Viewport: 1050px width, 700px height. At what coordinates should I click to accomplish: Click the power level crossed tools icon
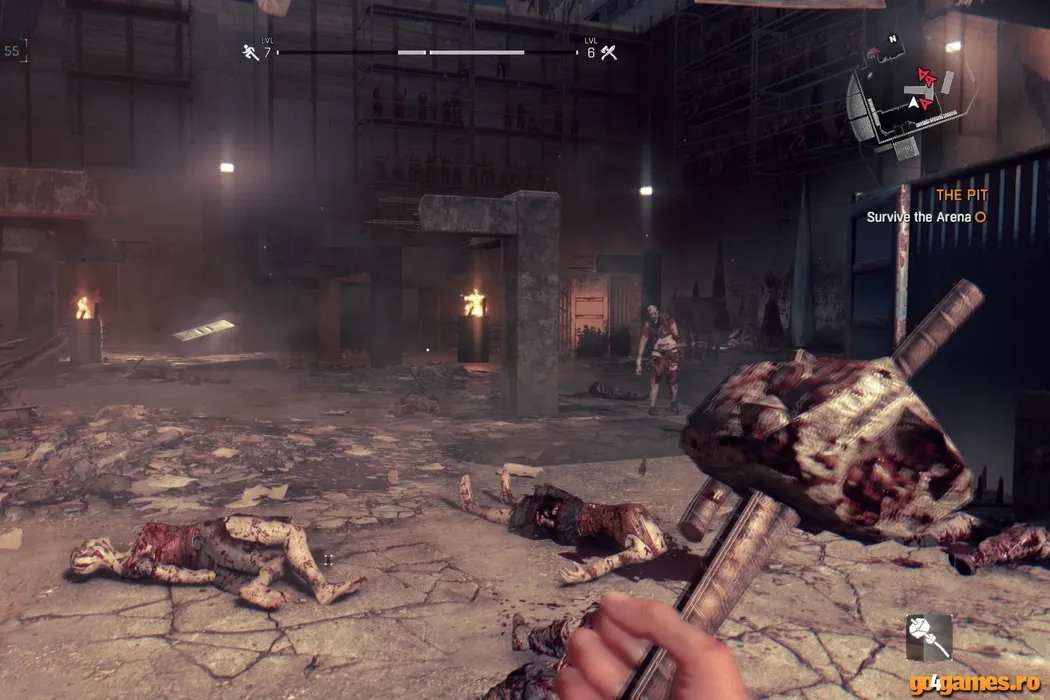(x=606, y=52)
